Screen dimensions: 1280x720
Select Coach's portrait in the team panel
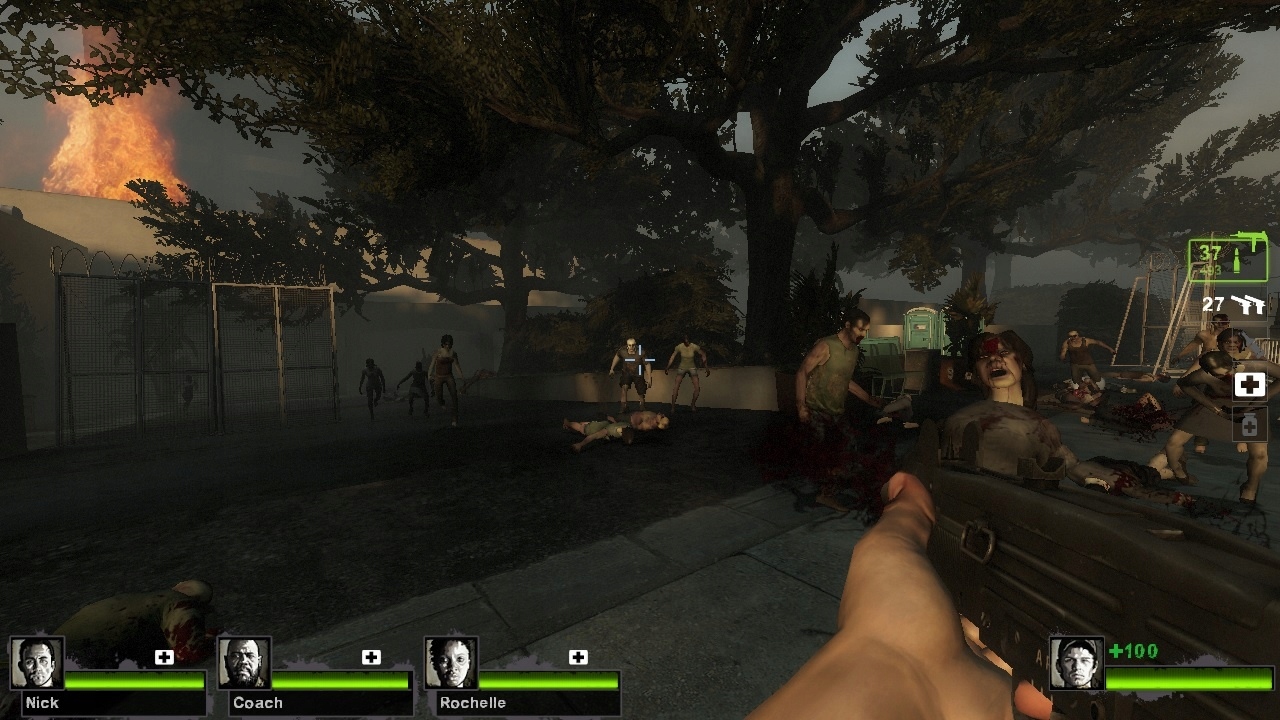click(x=245, y=663)
